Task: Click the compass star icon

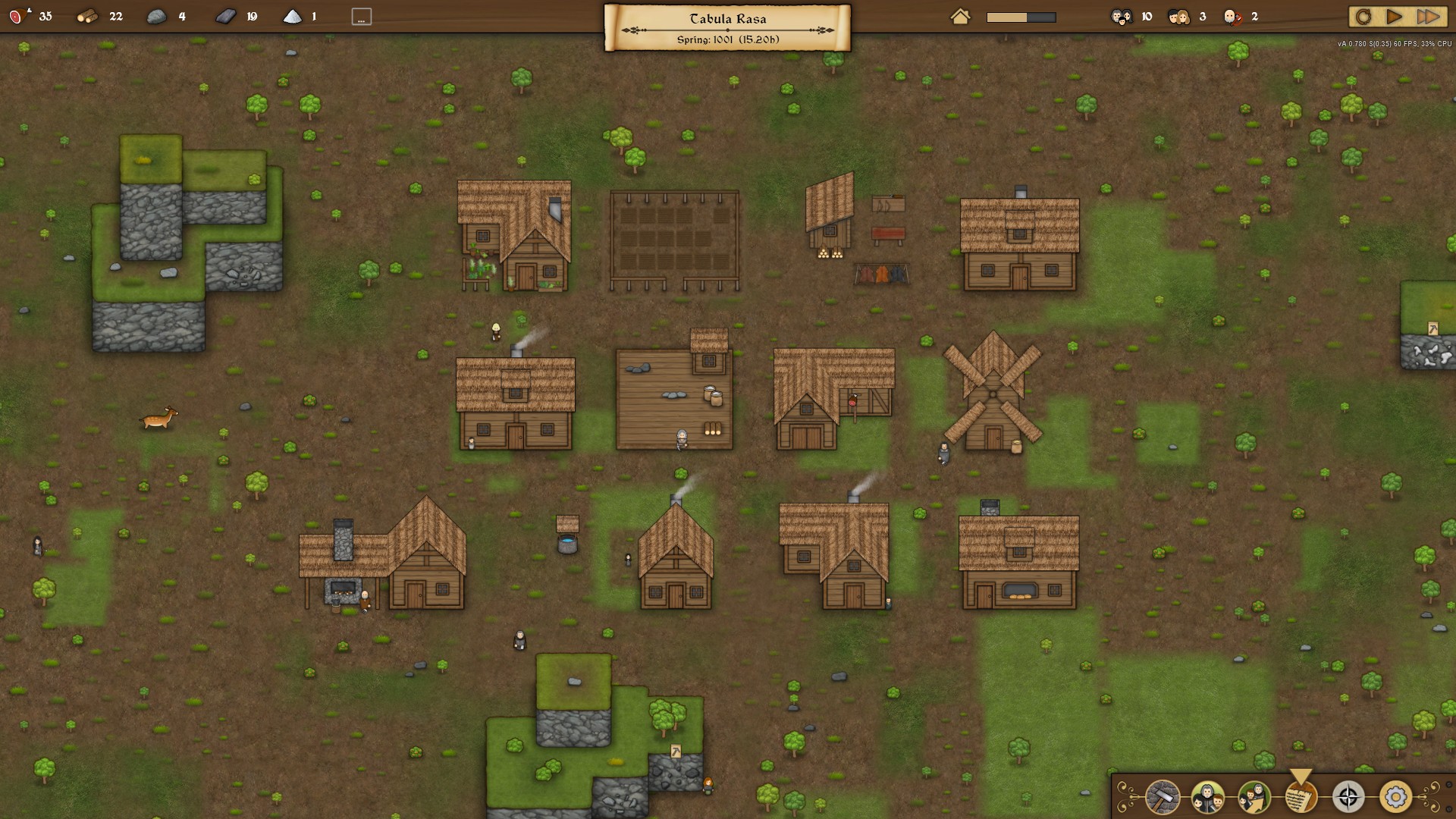Action: [x=1348, y=797]
